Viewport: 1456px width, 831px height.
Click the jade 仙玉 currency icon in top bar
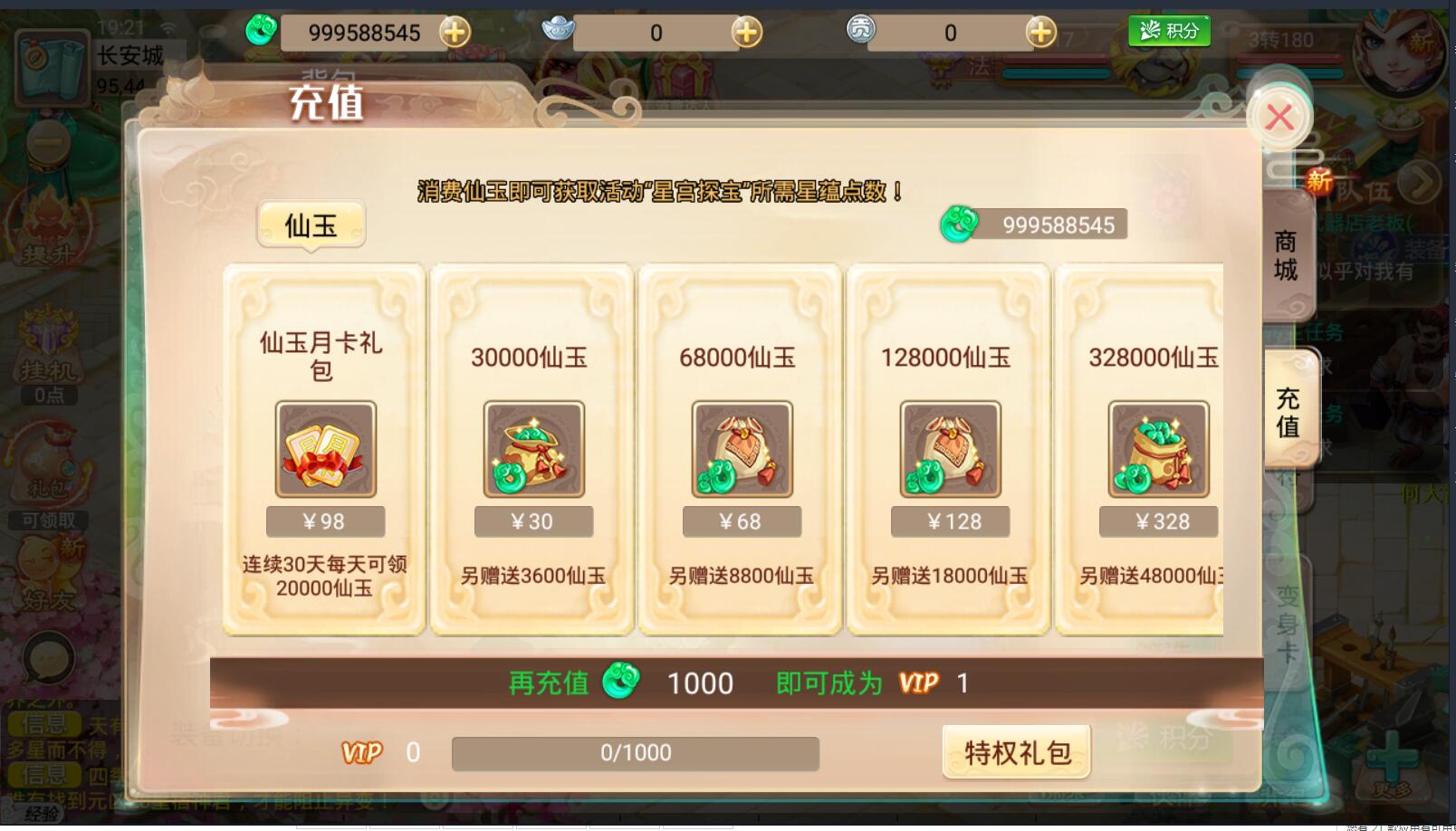point(261,32)
